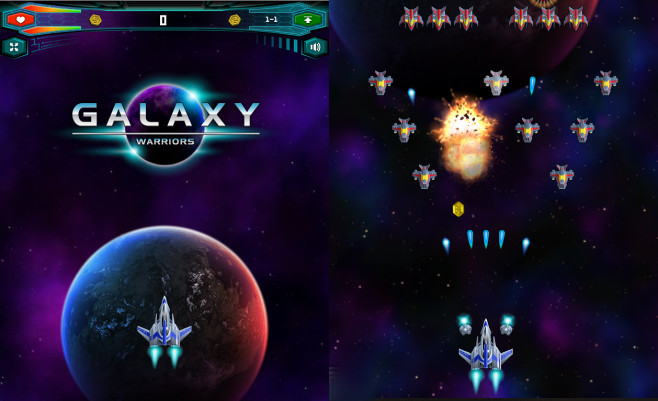Click the green up-arrow button

coord(306,19)
